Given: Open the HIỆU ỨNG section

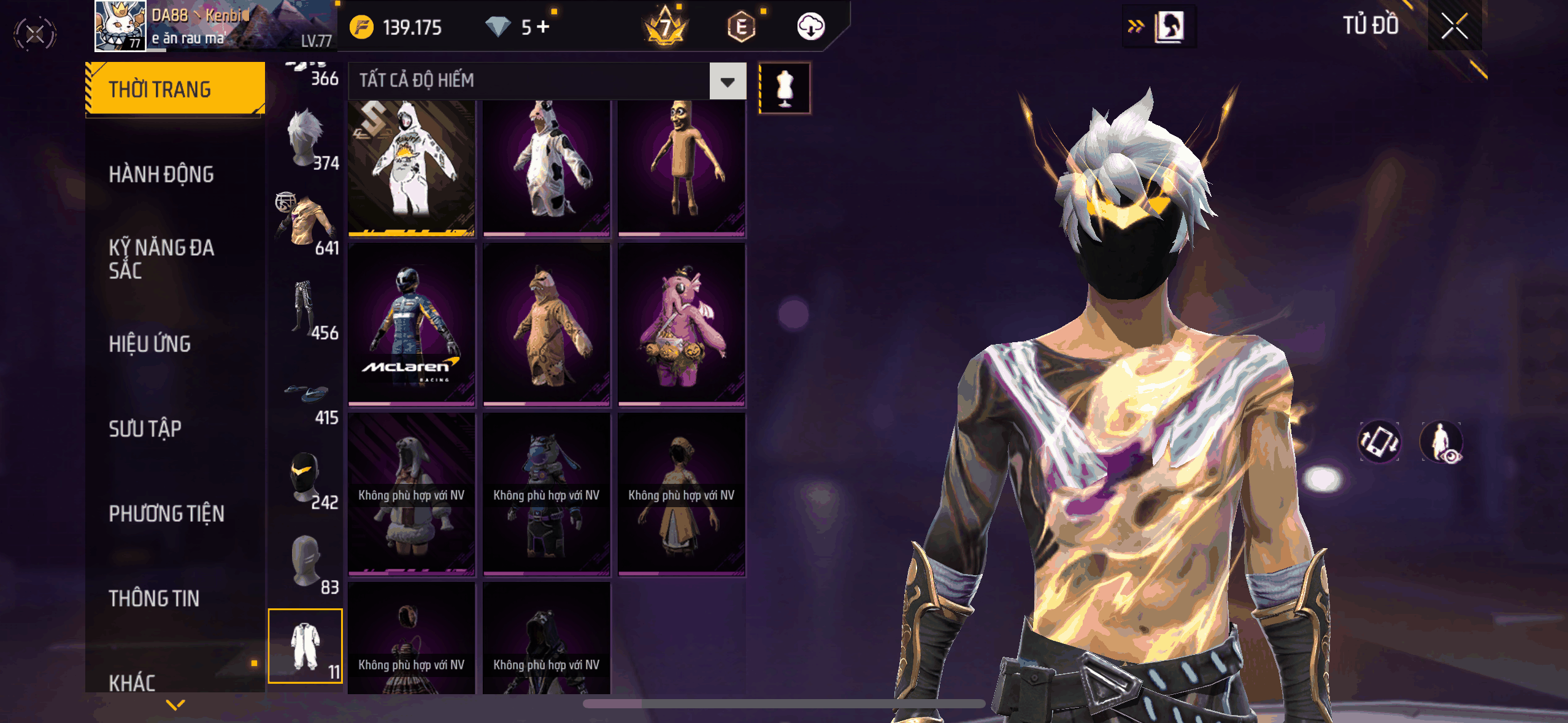Looking at the screenshot, I should [150, 344].
